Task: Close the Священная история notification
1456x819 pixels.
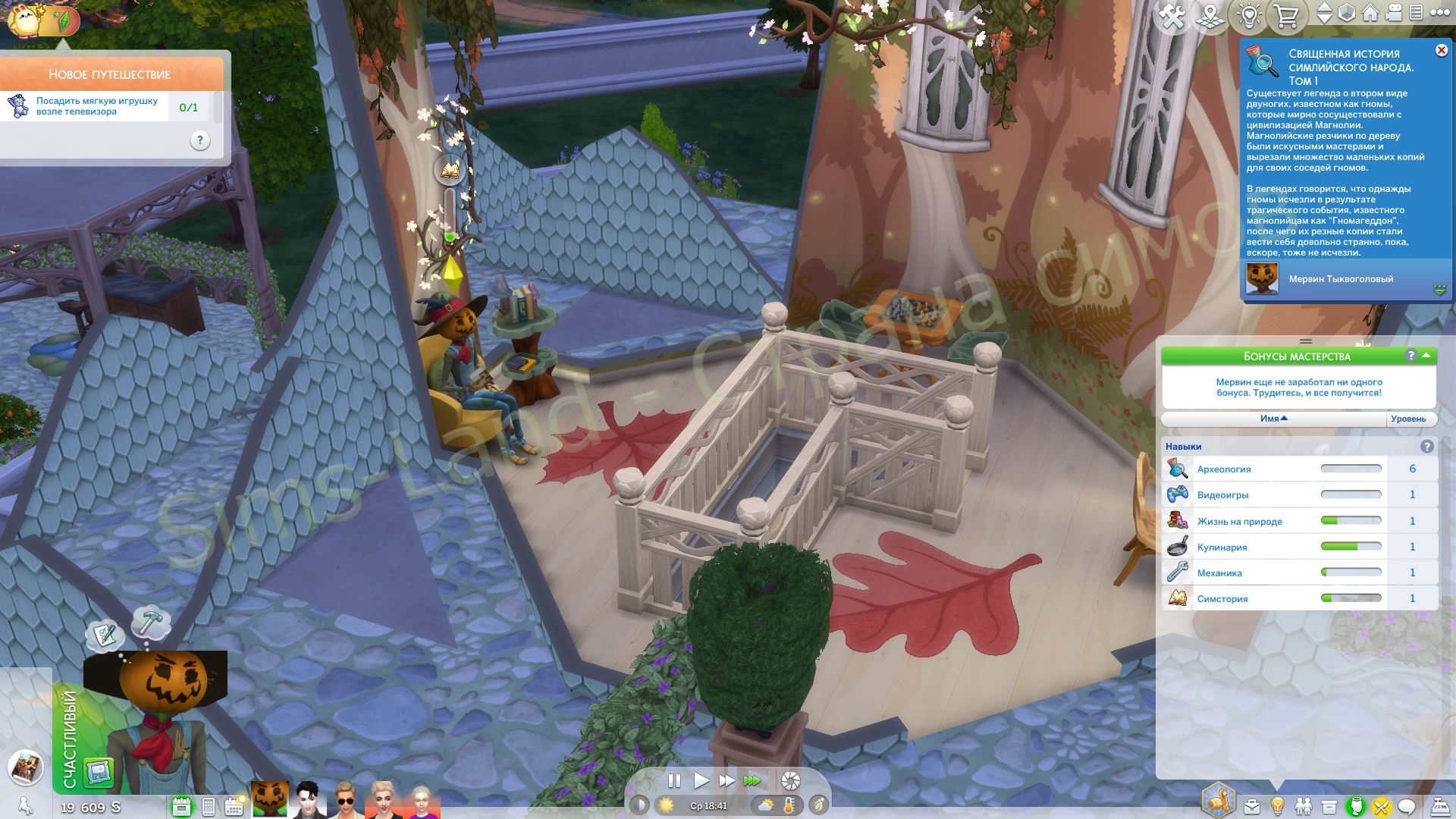Action: 1441,50
